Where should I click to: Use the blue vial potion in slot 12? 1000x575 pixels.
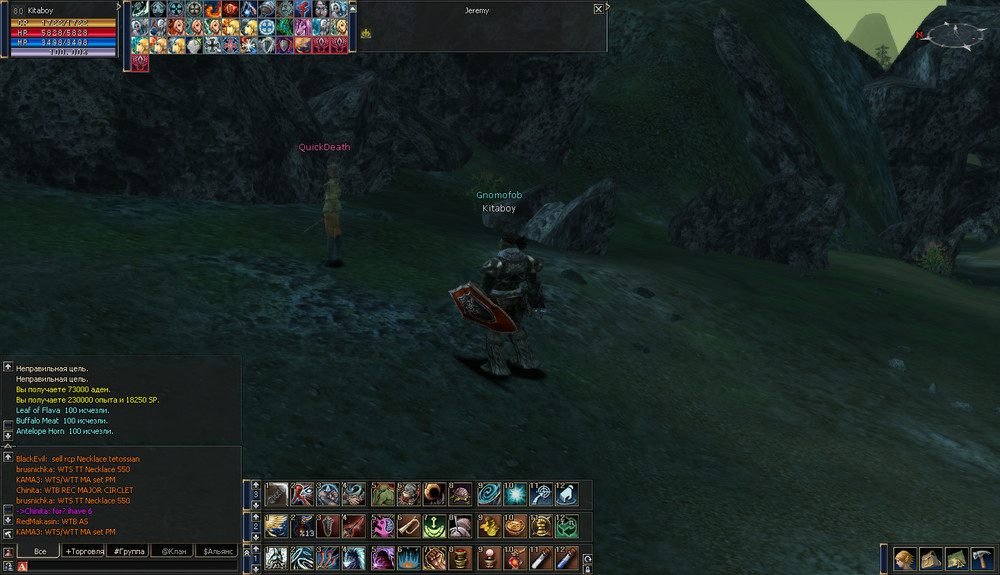(x=566, y=558)
